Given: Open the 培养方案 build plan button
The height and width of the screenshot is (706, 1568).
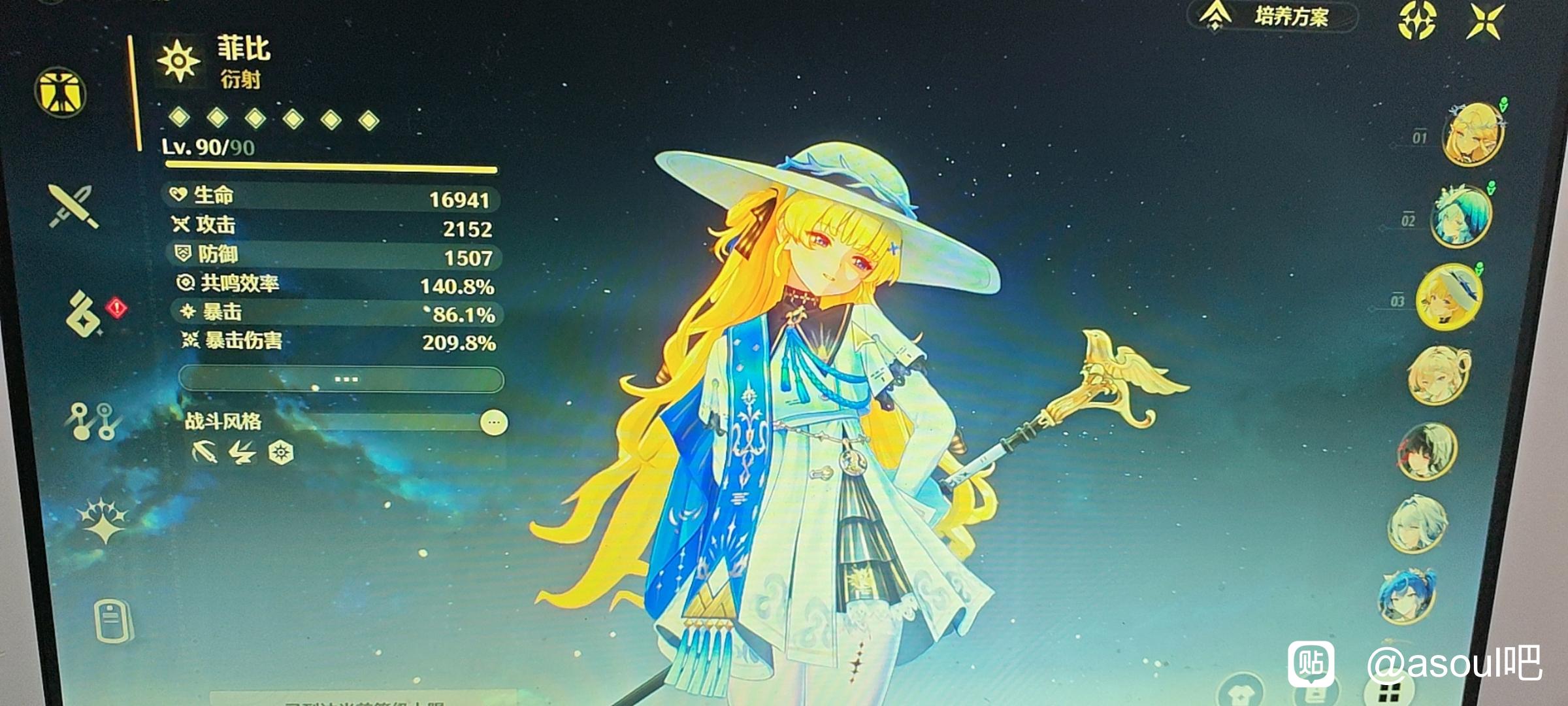Looking at the screenshot, I should [1272, 17].
